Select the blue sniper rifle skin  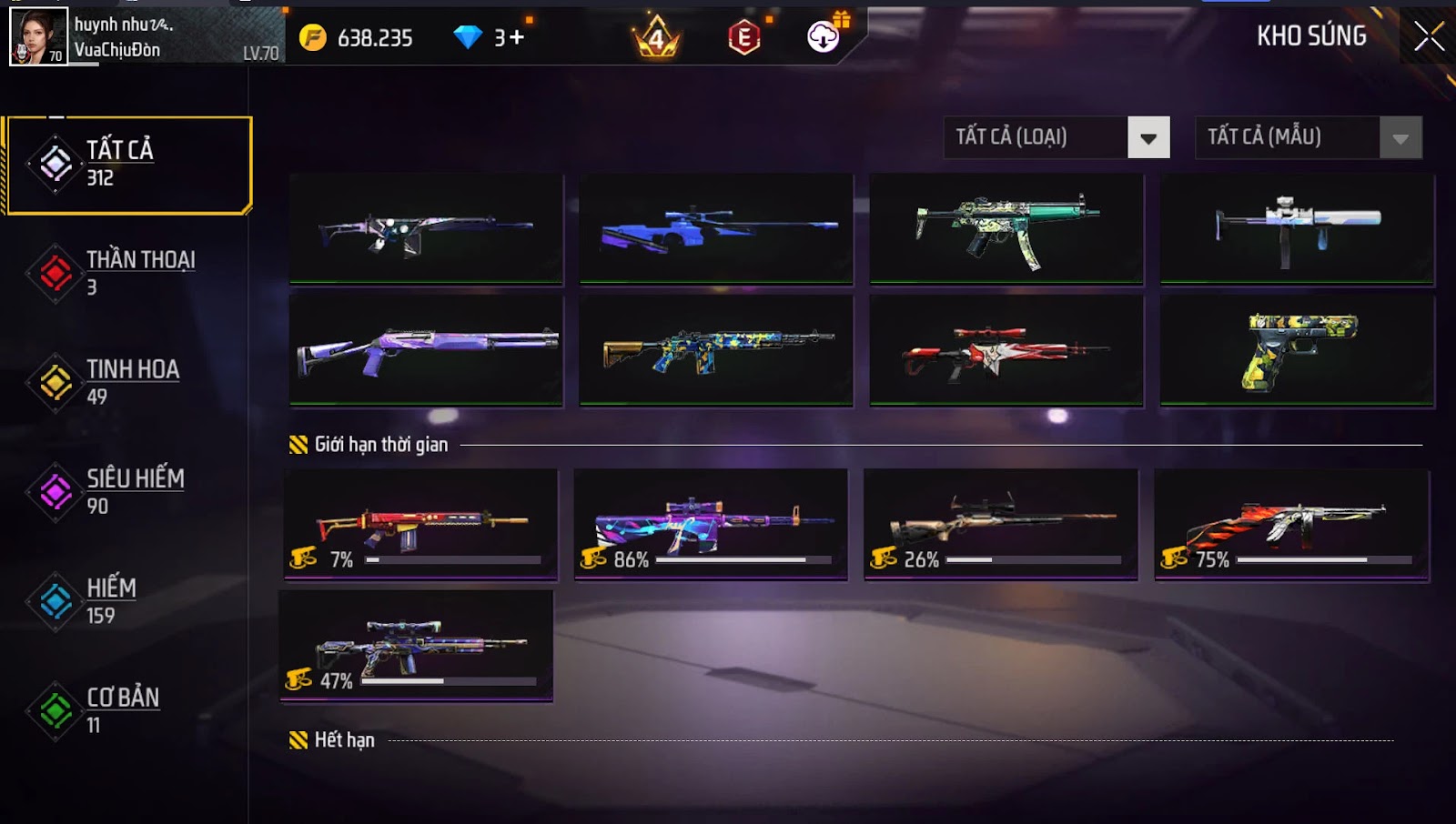[x=716, y=229]
